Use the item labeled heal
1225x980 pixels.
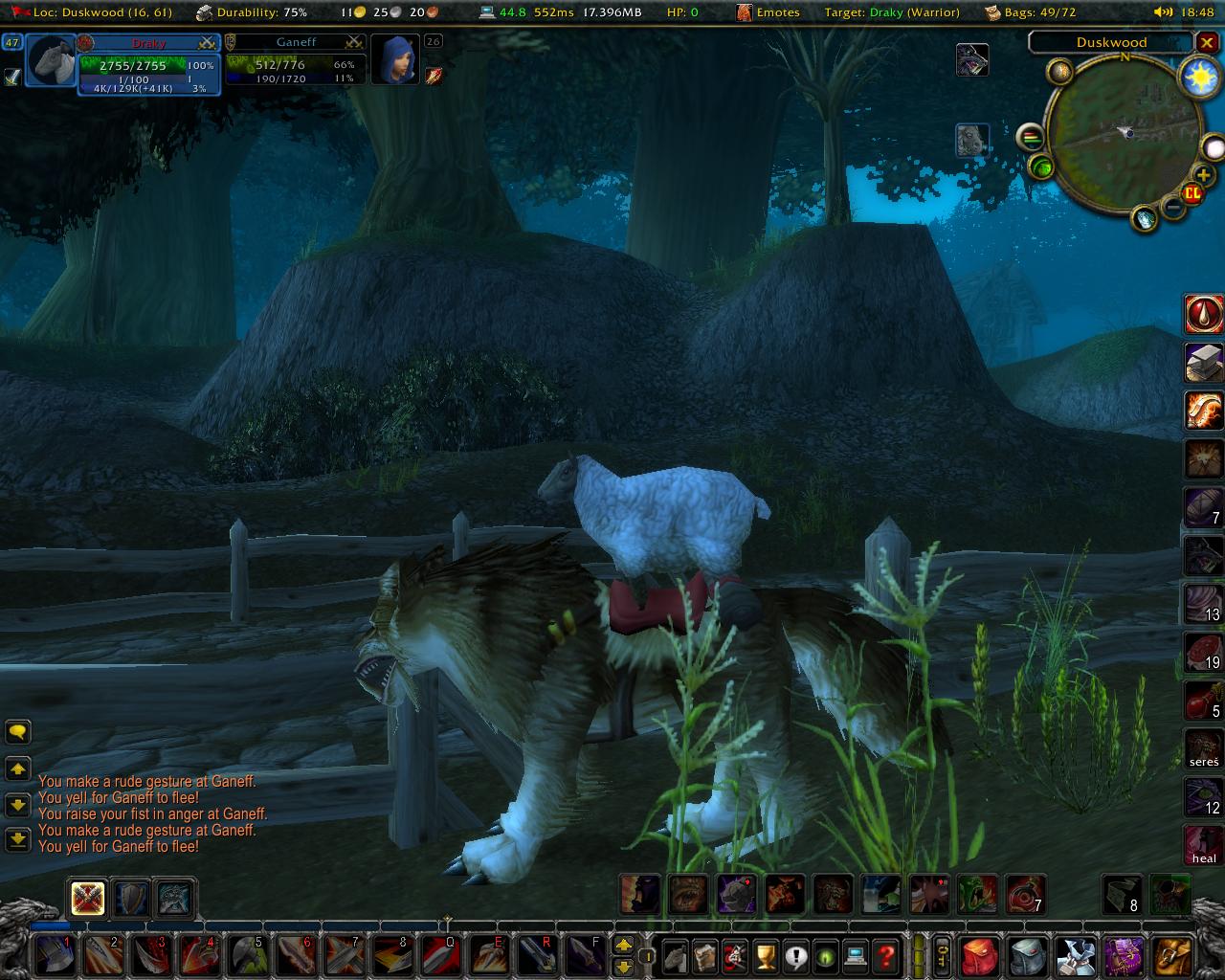[x=1204, y=845]
